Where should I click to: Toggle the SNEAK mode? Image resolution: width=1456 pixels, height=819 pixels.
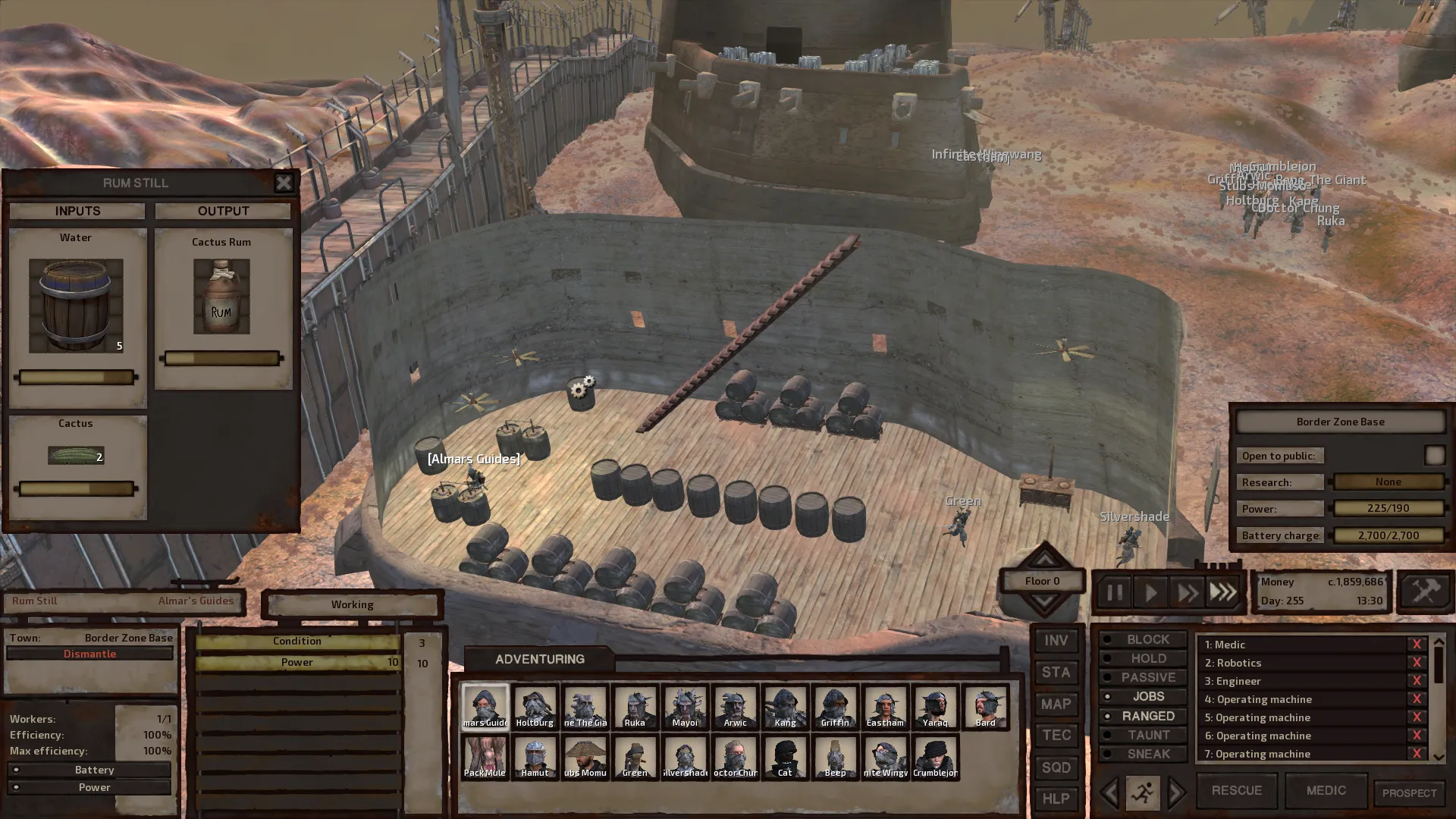pyautogui.click(x=1143, y=754)
